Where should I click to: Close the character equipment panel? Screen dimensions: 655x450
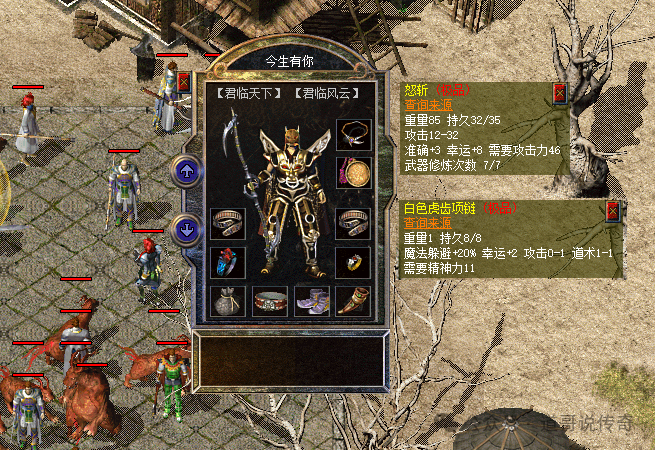click(x=183, y=82)
